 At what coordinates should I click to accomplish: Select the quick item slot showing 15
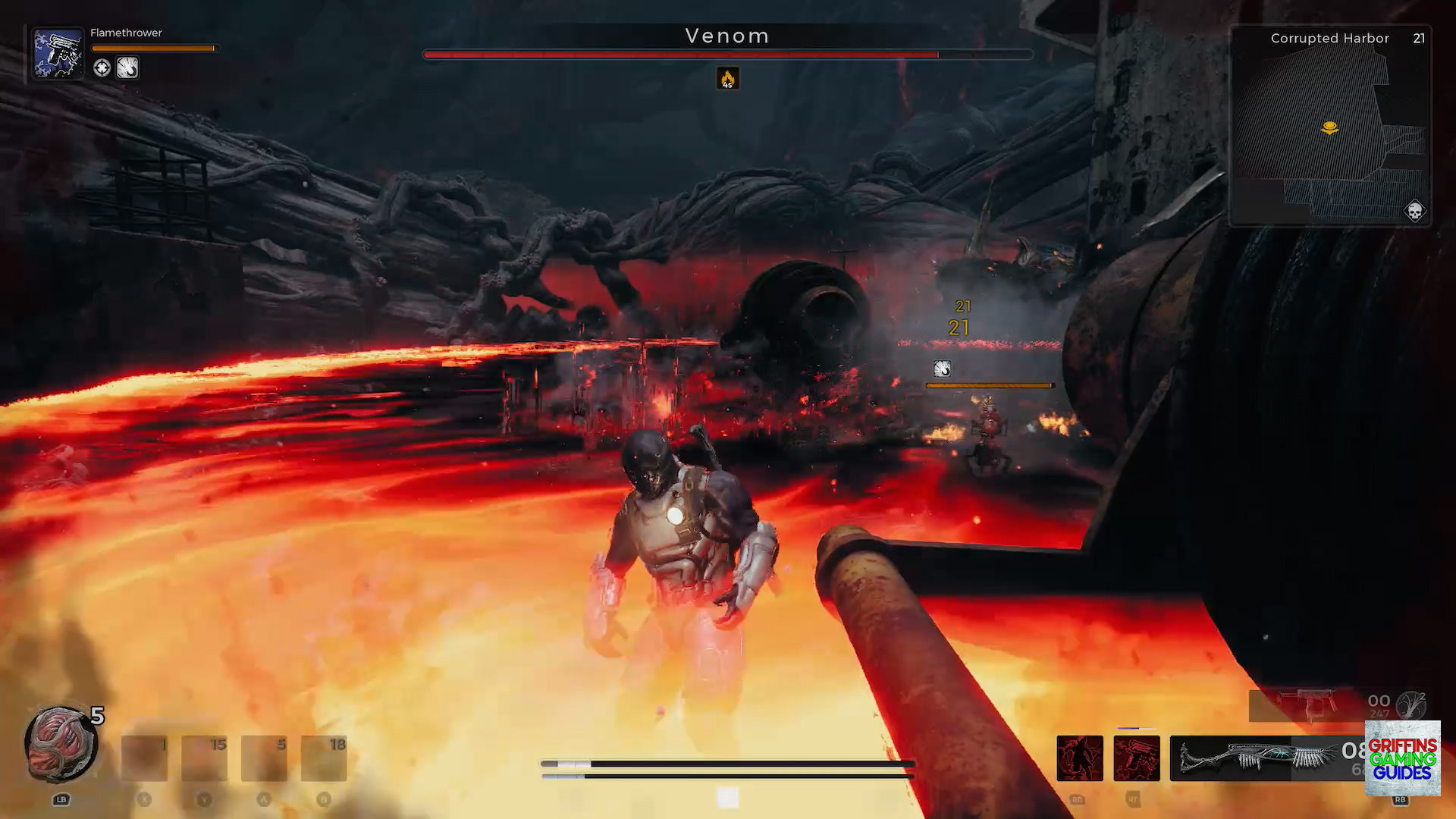point(204,758)
